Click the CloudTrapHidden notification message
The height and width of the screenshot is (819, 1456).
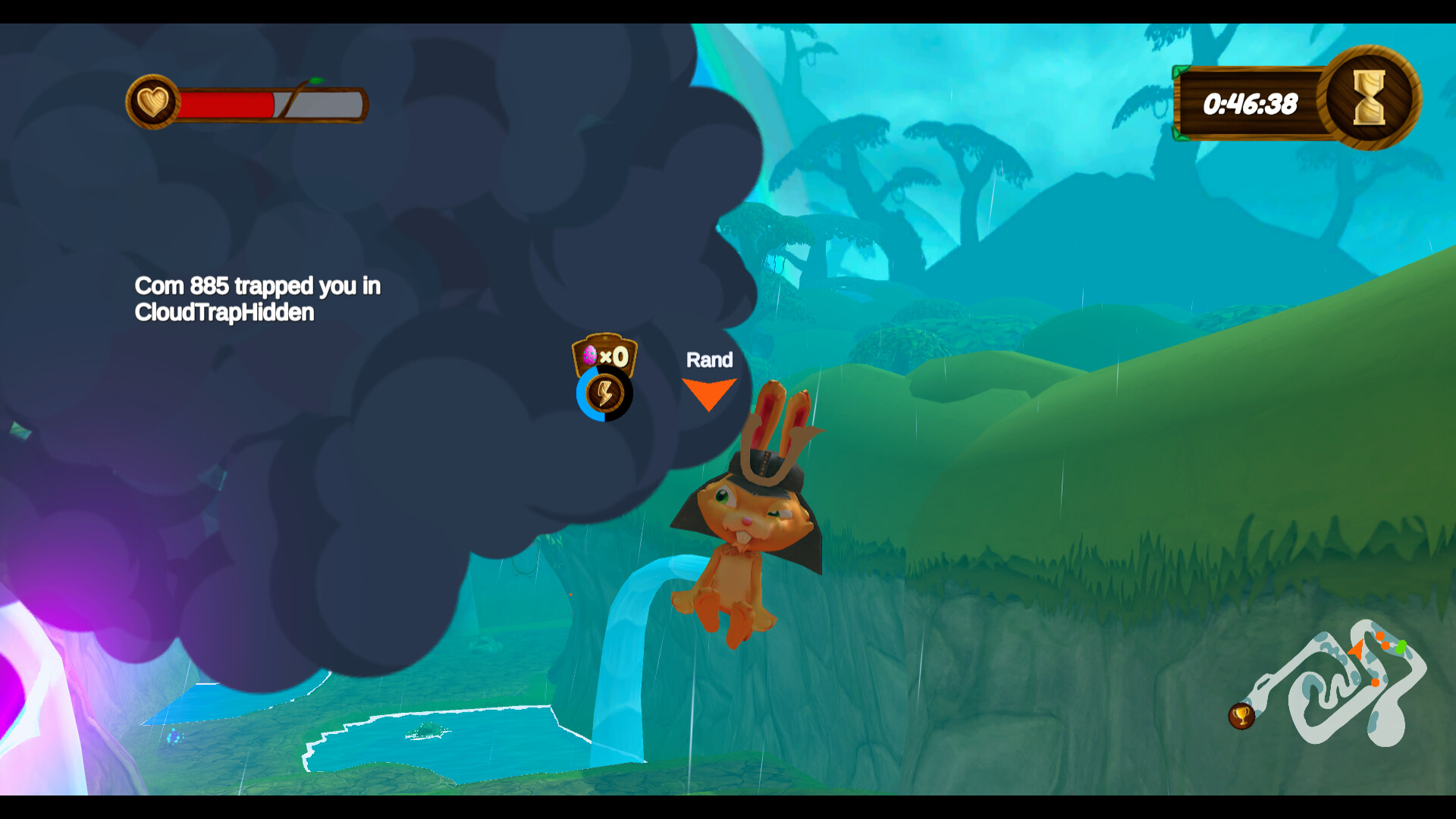tap(224, 312)
